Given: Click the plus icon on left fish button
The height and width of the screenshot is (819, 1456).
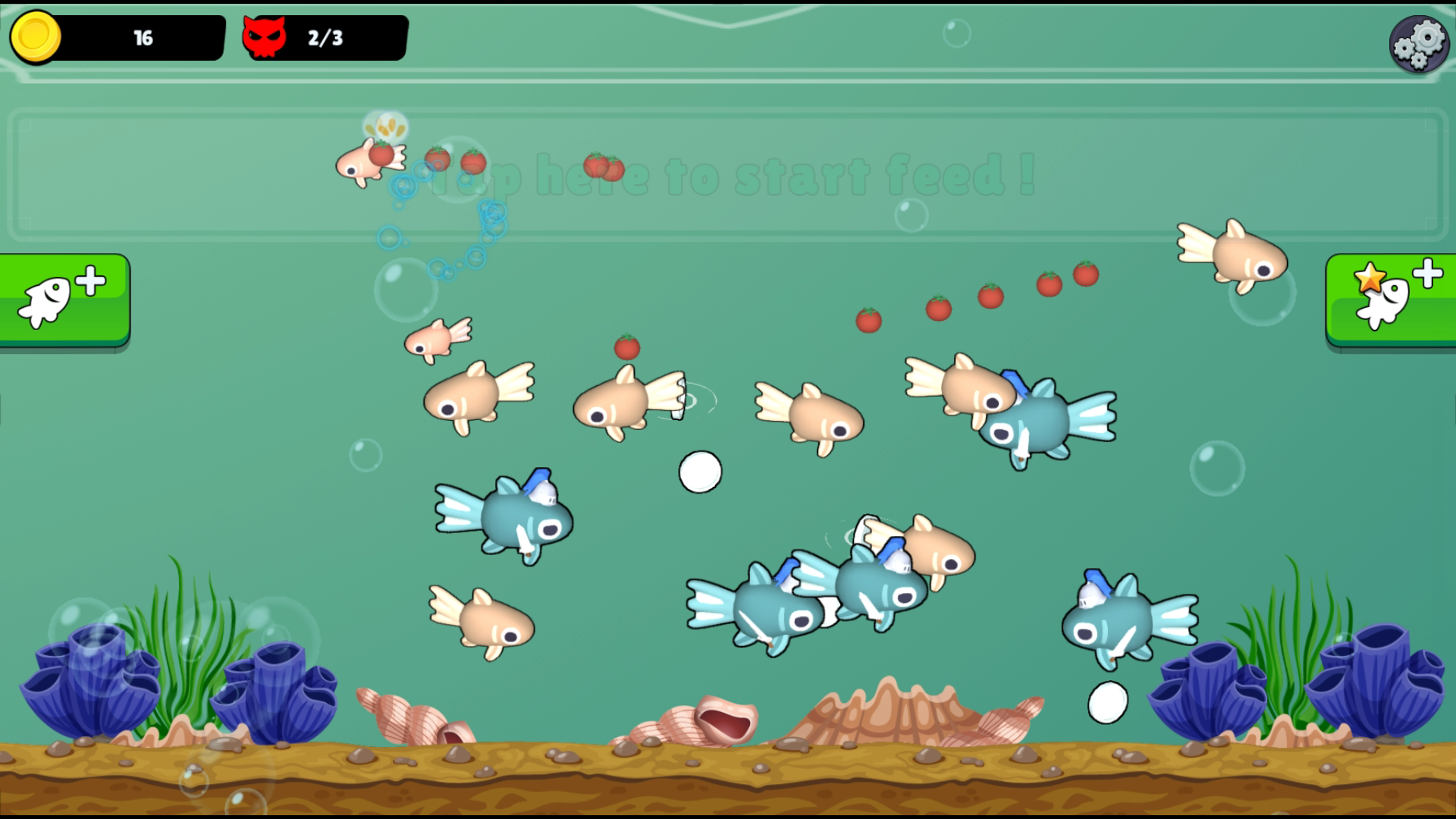Looking at the screenshot, I should (x=91, y=279).
